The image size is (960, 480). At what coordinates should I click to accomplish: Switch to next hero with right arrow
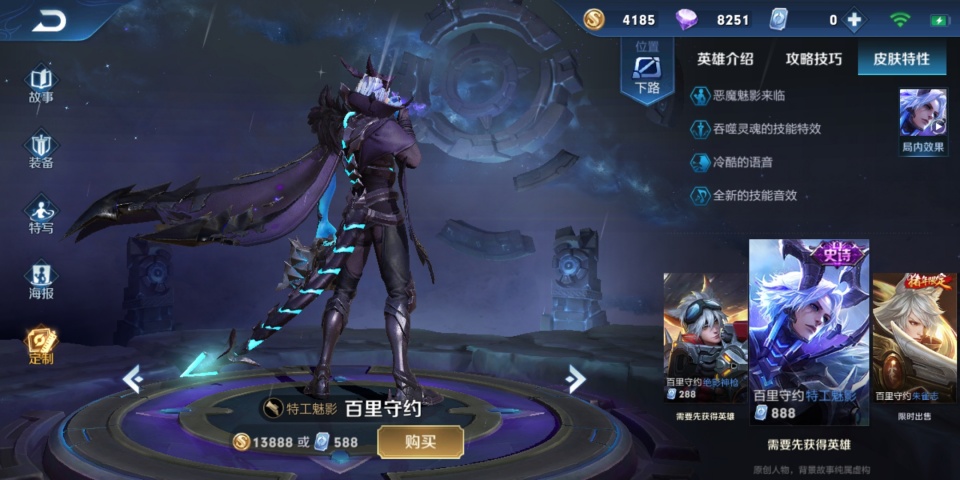click(575, 379)
